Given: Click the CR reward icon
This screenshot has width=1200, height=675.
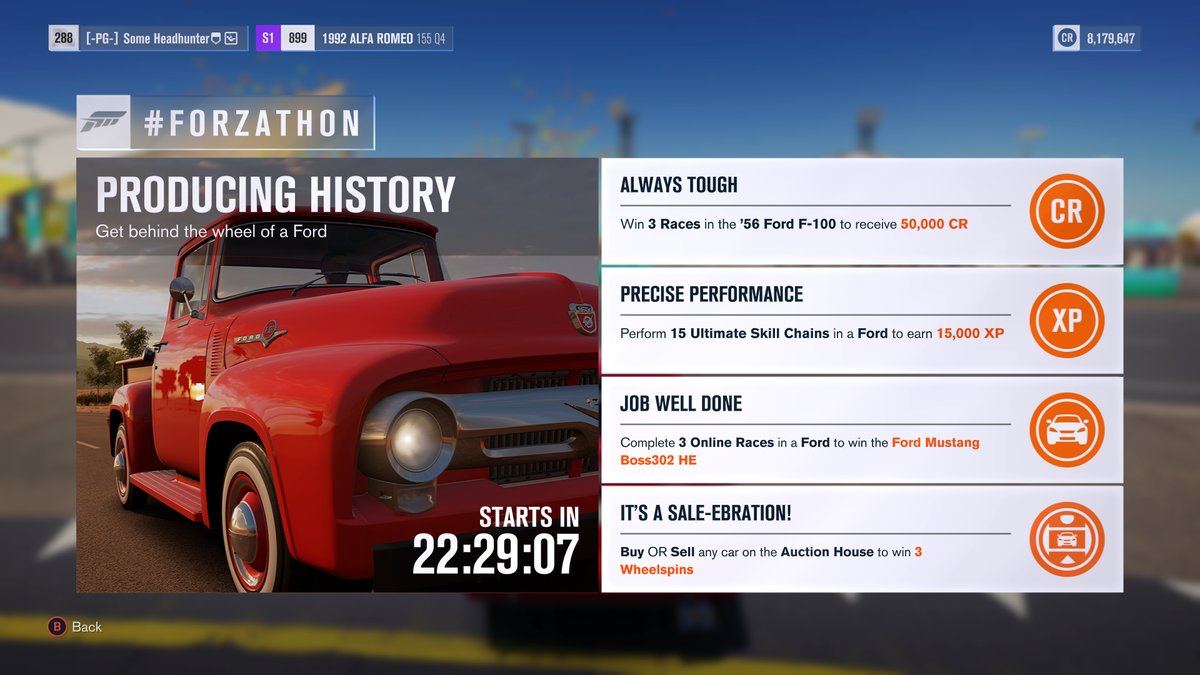Looking at the screenshot, I should point(1066,211).
